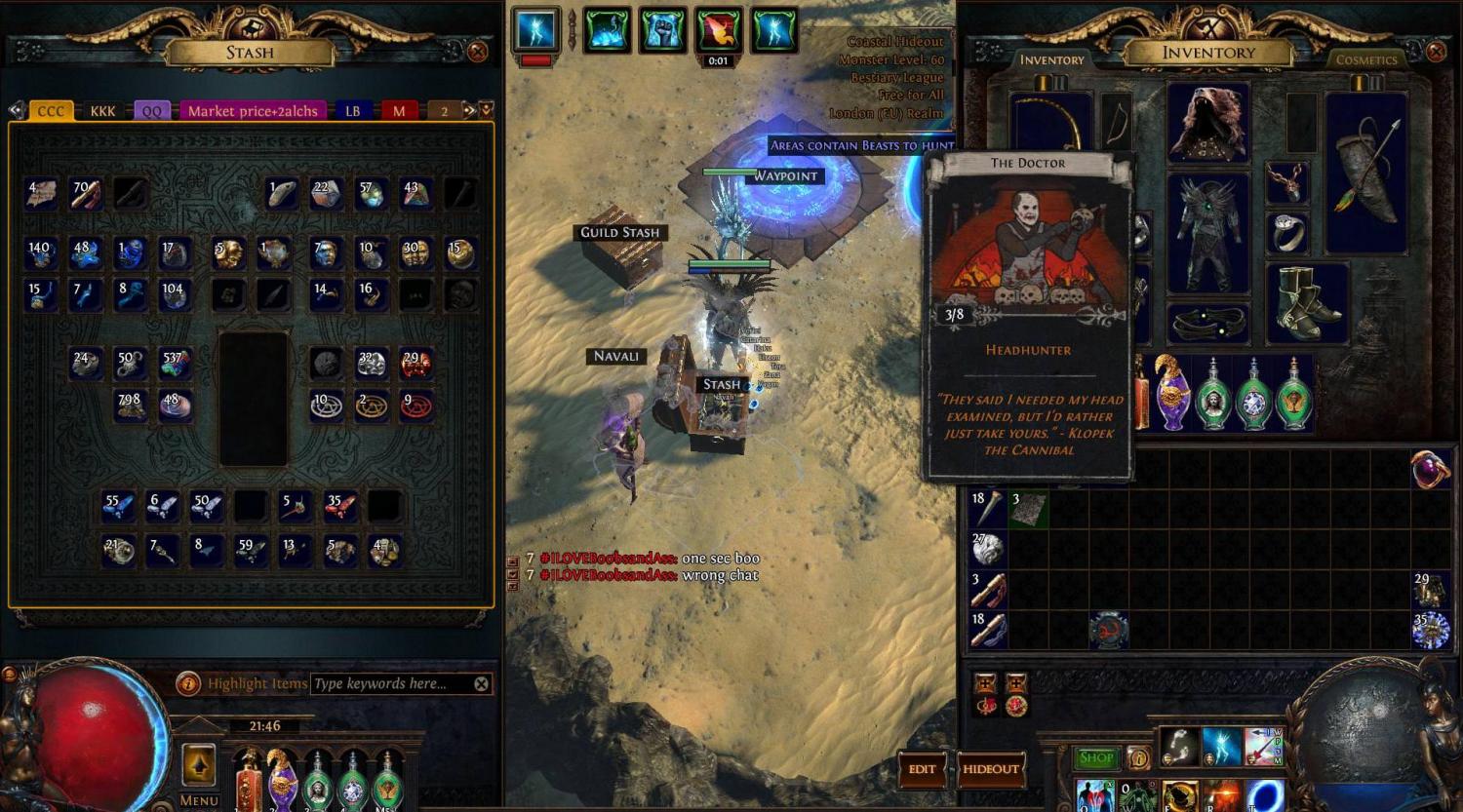Open the QQ stash tab
The image size is (1463, 812).
coord(152,111)
